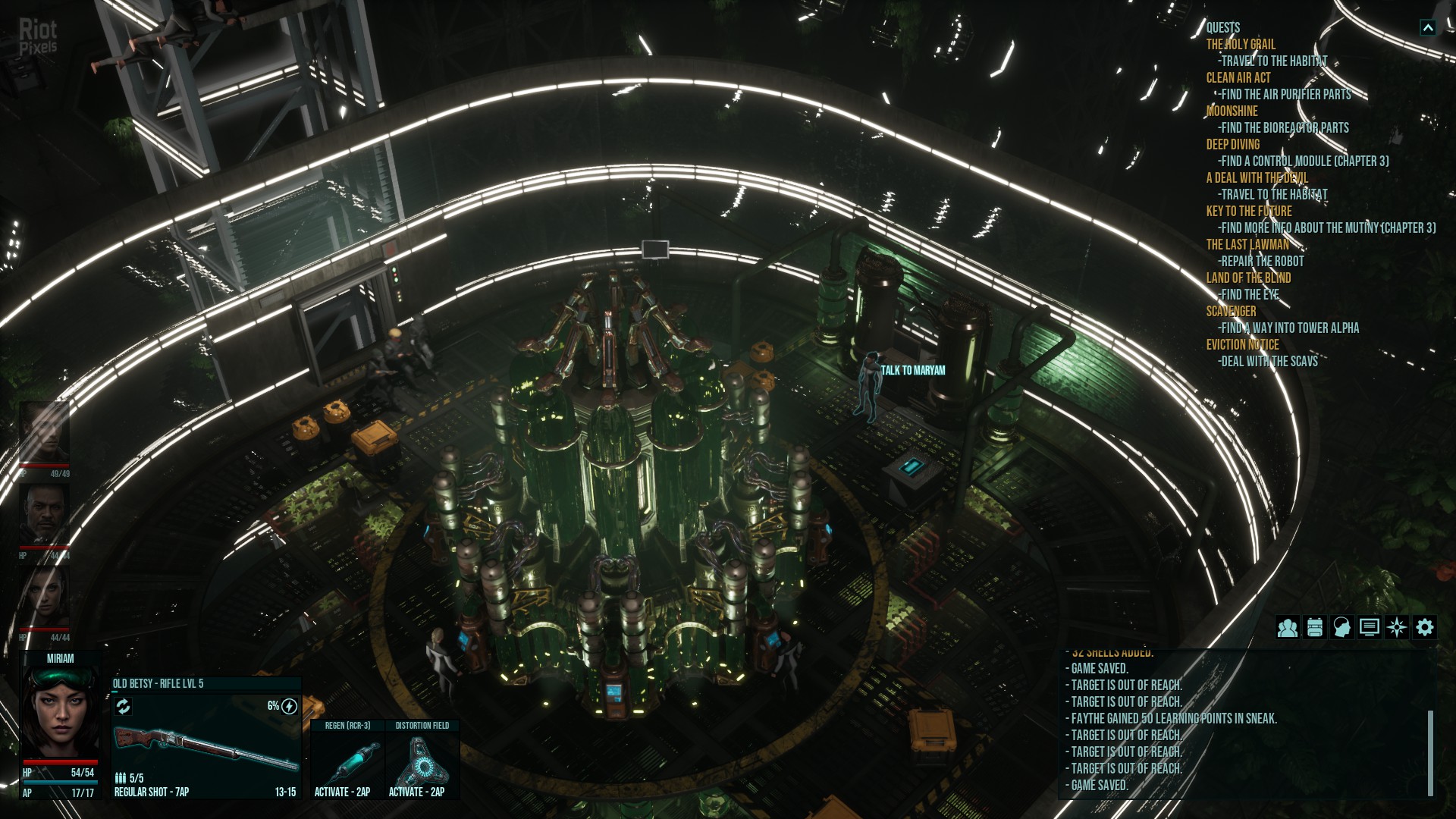Click the message log scrollbar
Image resolution: width=1456 pixels, height=819 pixels.
pyautogui.click(x=1430, y=752)
